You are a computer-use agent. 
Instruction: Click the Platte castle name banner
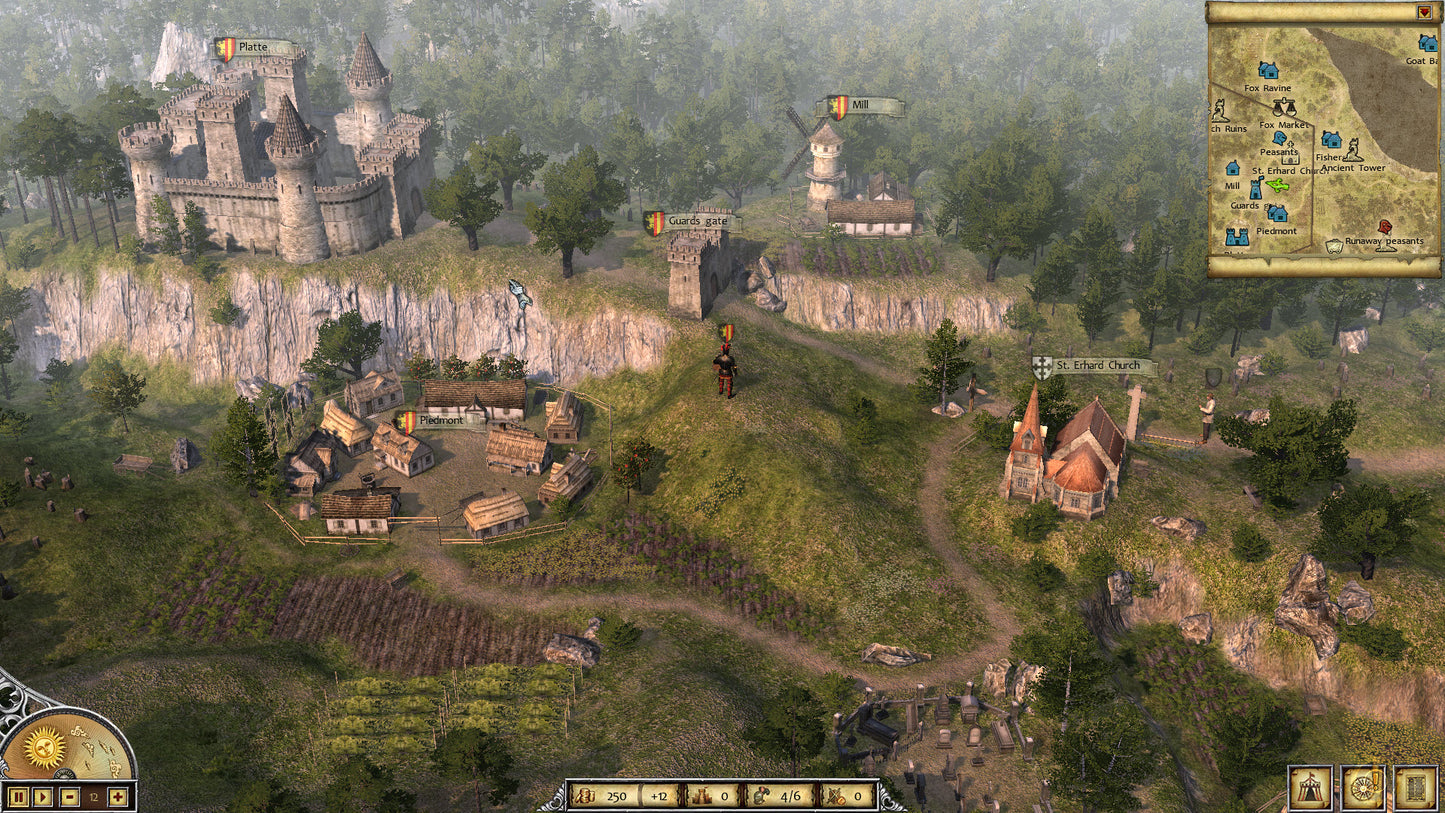tap(255, 48)
